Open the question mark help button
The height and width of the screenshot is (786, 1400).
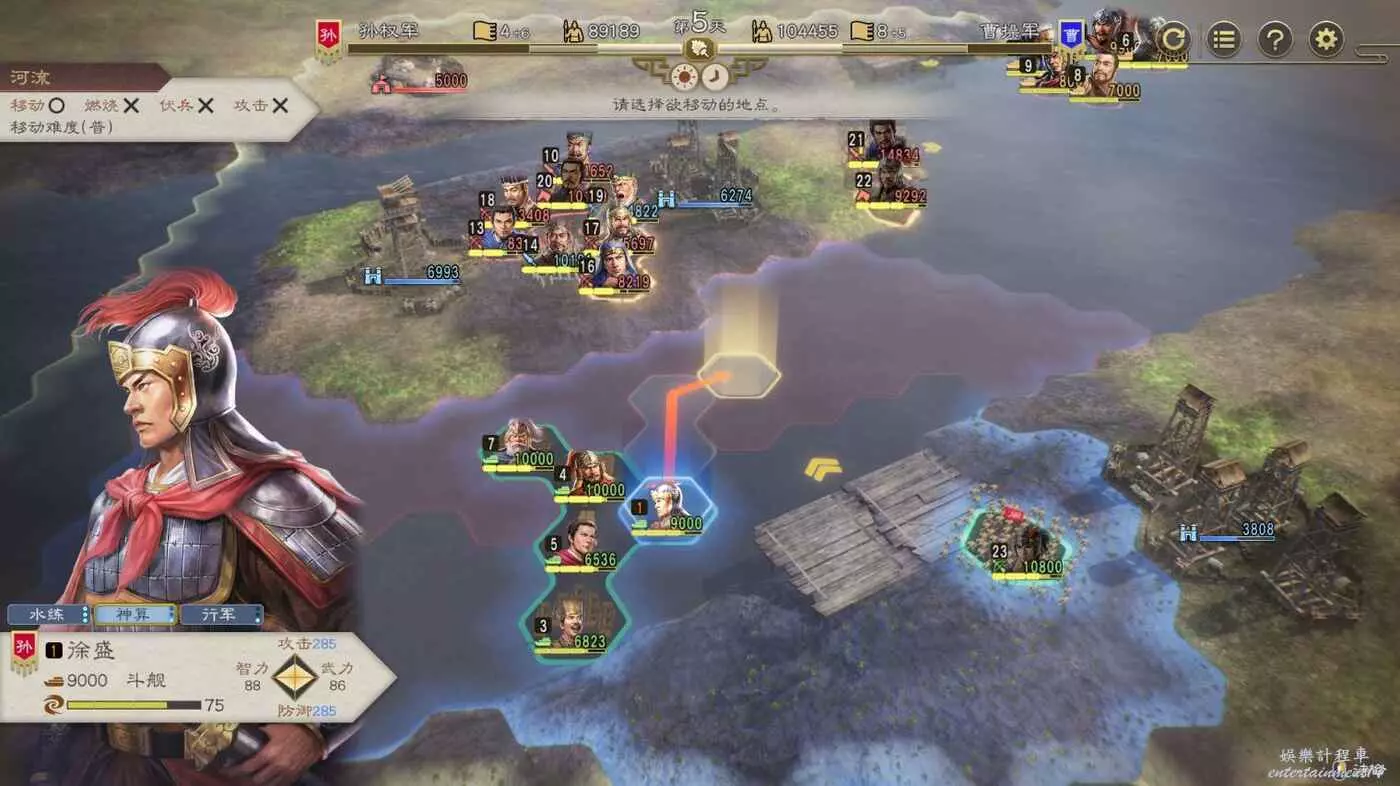click(1275, 40)
